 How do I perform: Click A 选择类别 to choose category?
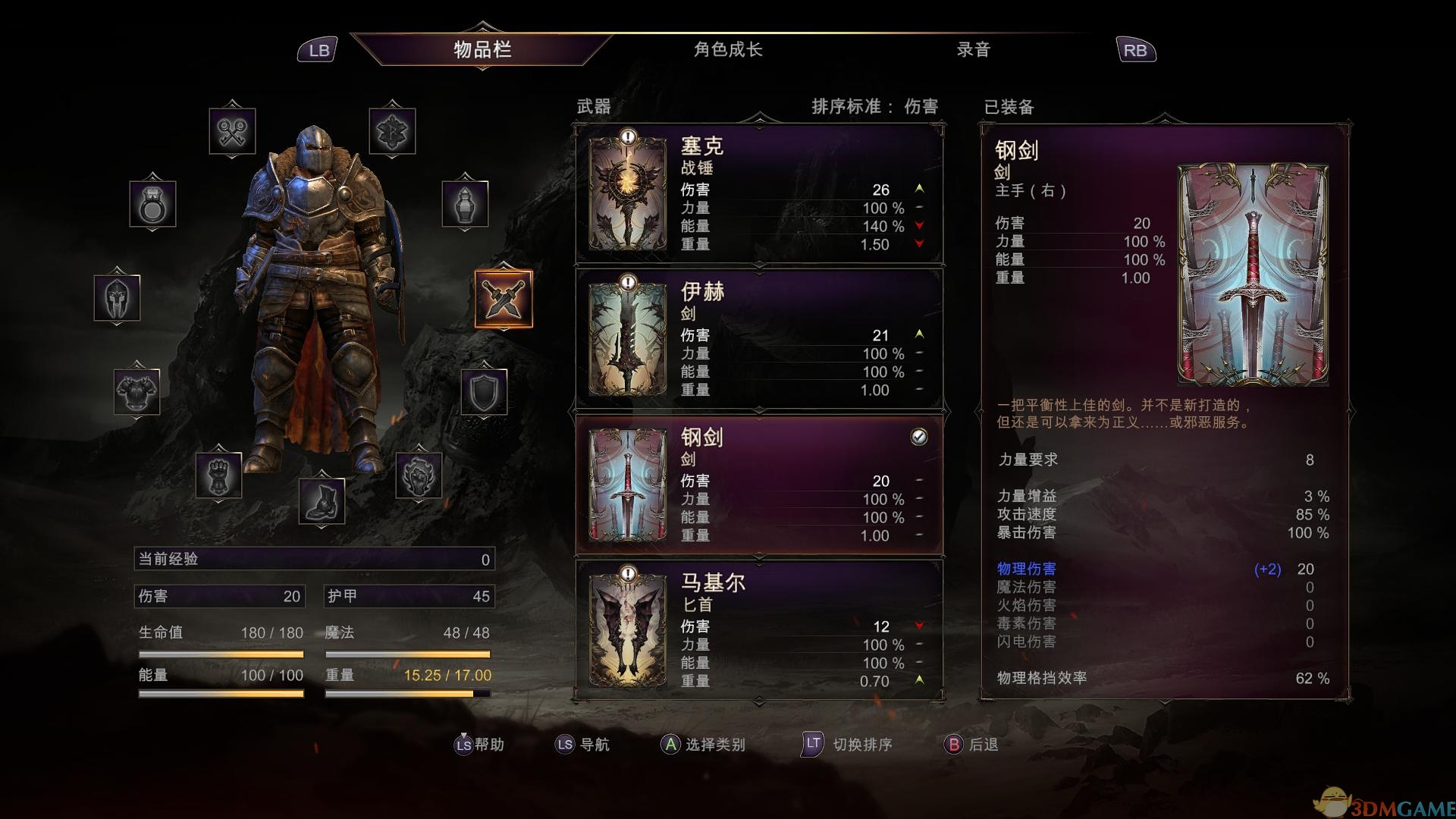pyautogui.click(x=703, y=745)
